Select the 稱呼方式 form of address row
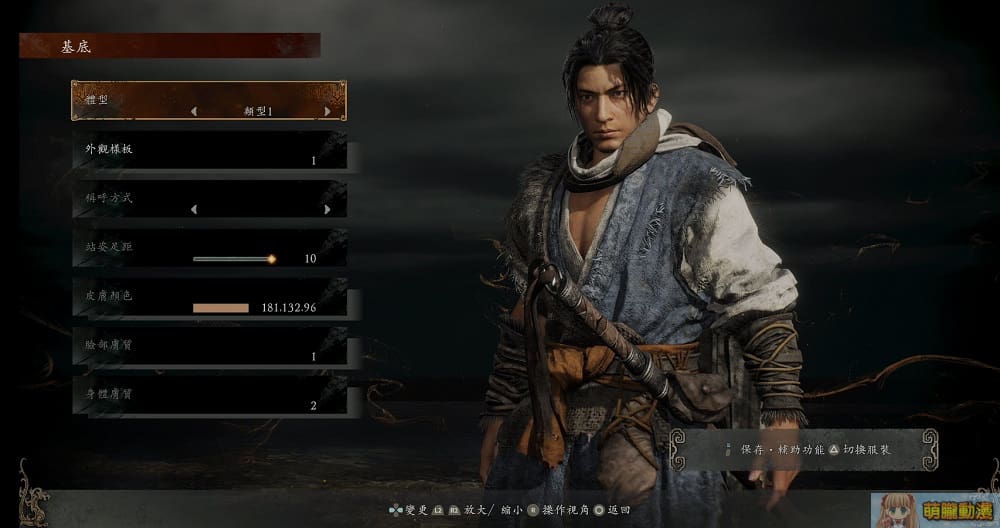Screen dimensions: 1000x528 [x=209, y=199]
